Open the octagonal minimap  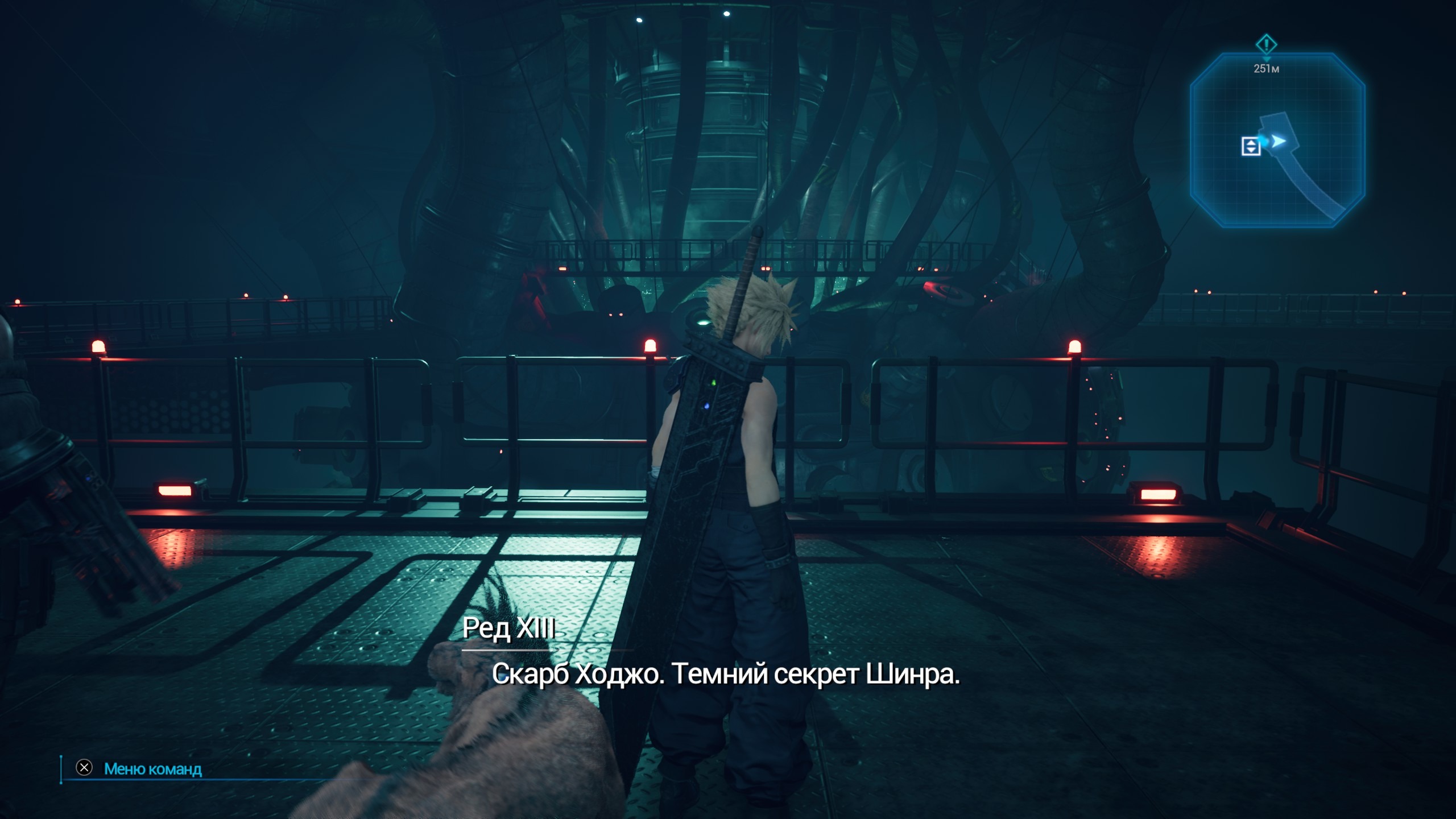(1277, 140)
